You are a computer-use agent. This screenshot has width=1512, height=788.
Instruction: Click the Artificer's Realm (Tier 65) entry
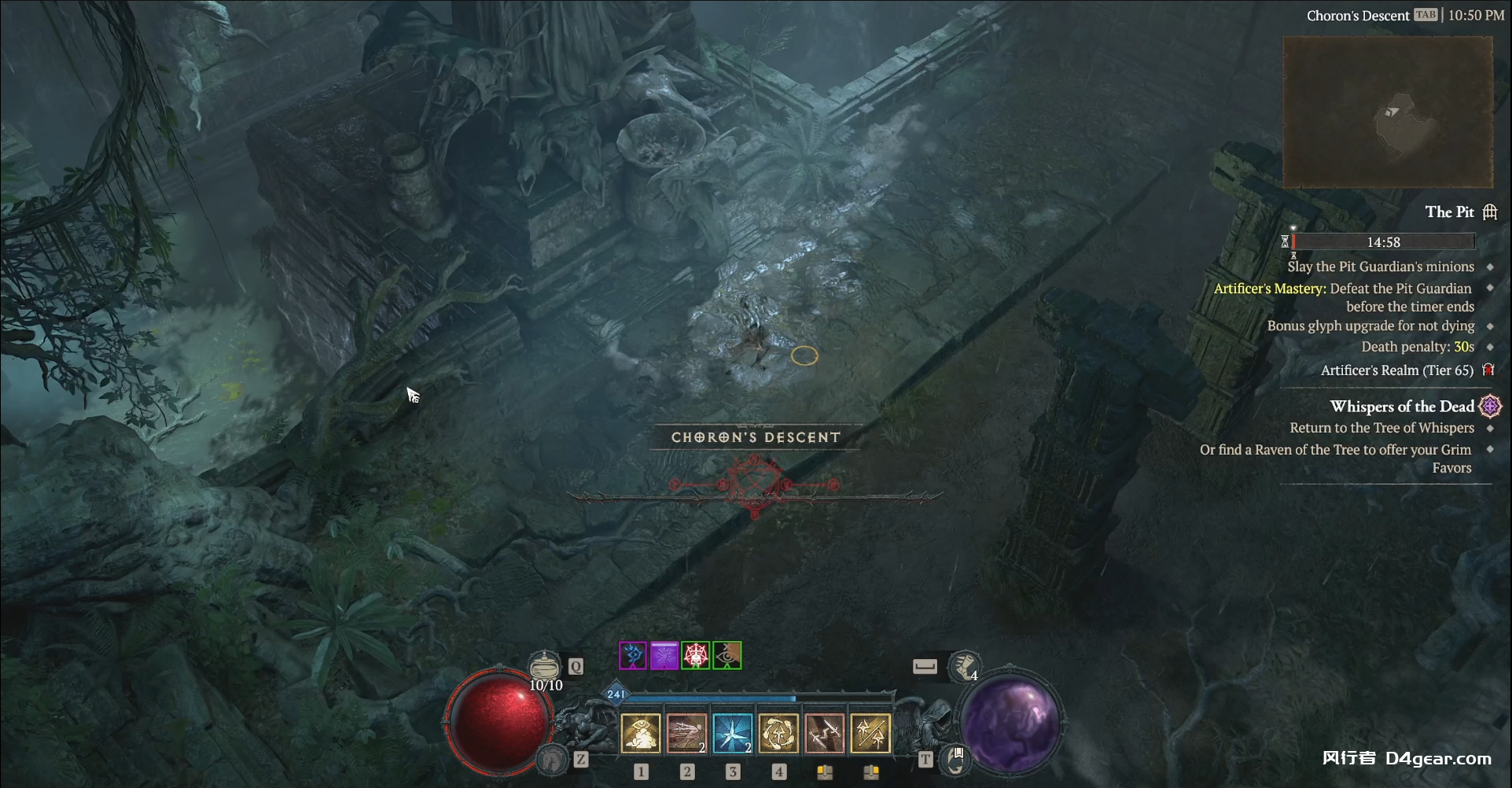1396,370
